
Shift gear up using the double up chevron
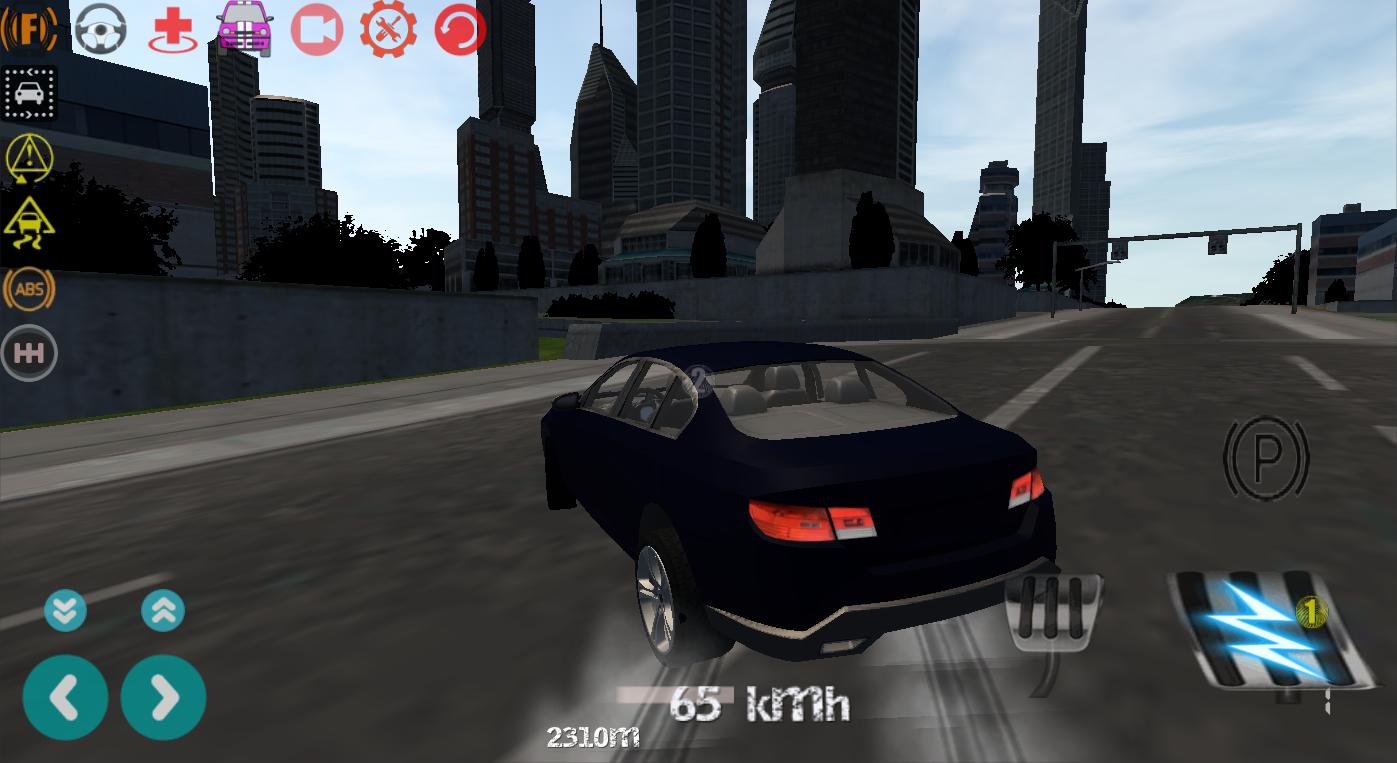click(164, 610)
